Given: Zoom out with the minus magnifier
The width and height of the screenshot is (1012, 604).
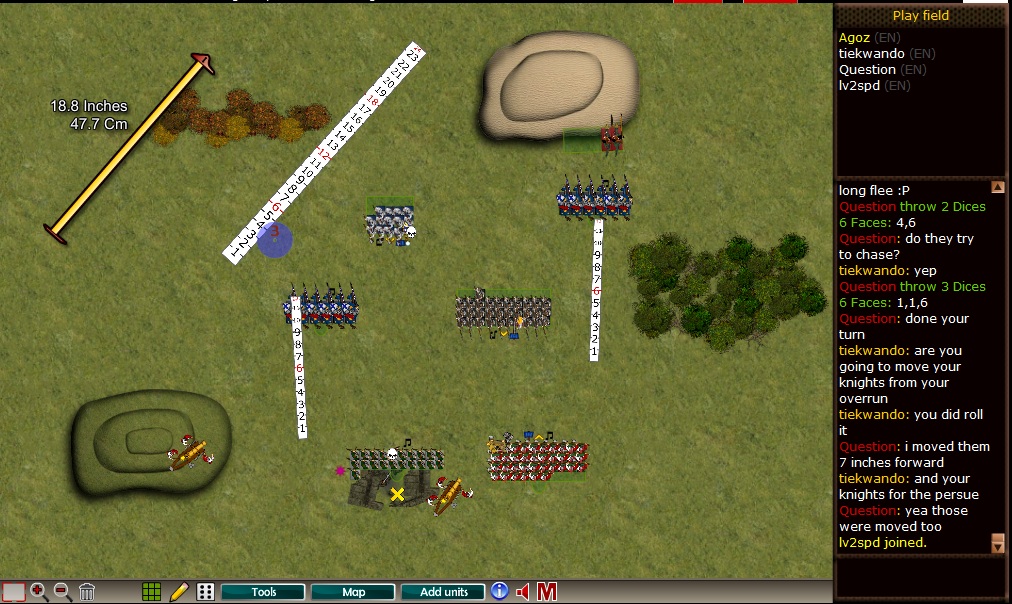Looking at the screenshot, I should [62, 592].
